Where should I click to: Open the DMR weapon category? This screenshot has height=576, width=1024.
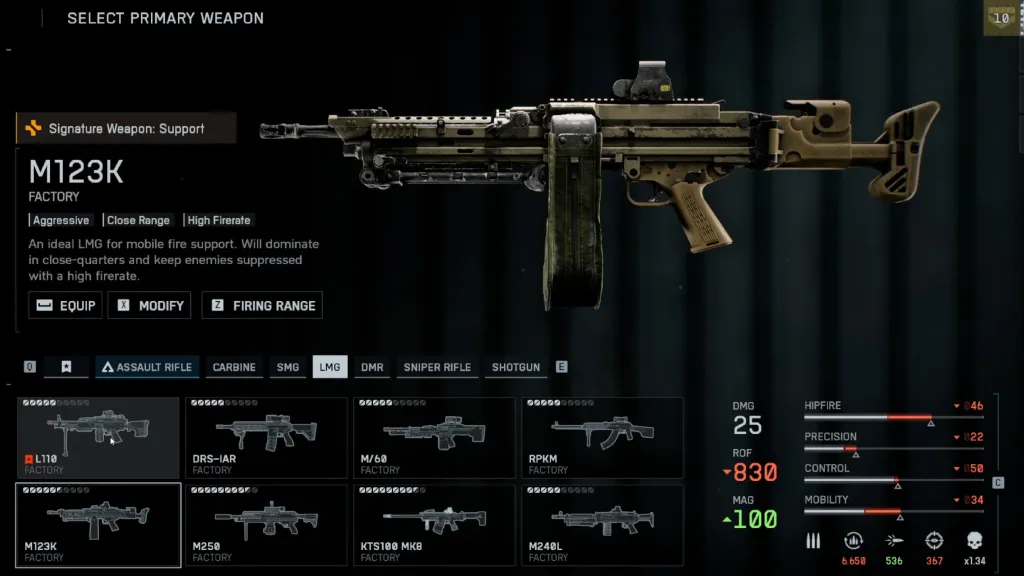[x=372, y=367]
